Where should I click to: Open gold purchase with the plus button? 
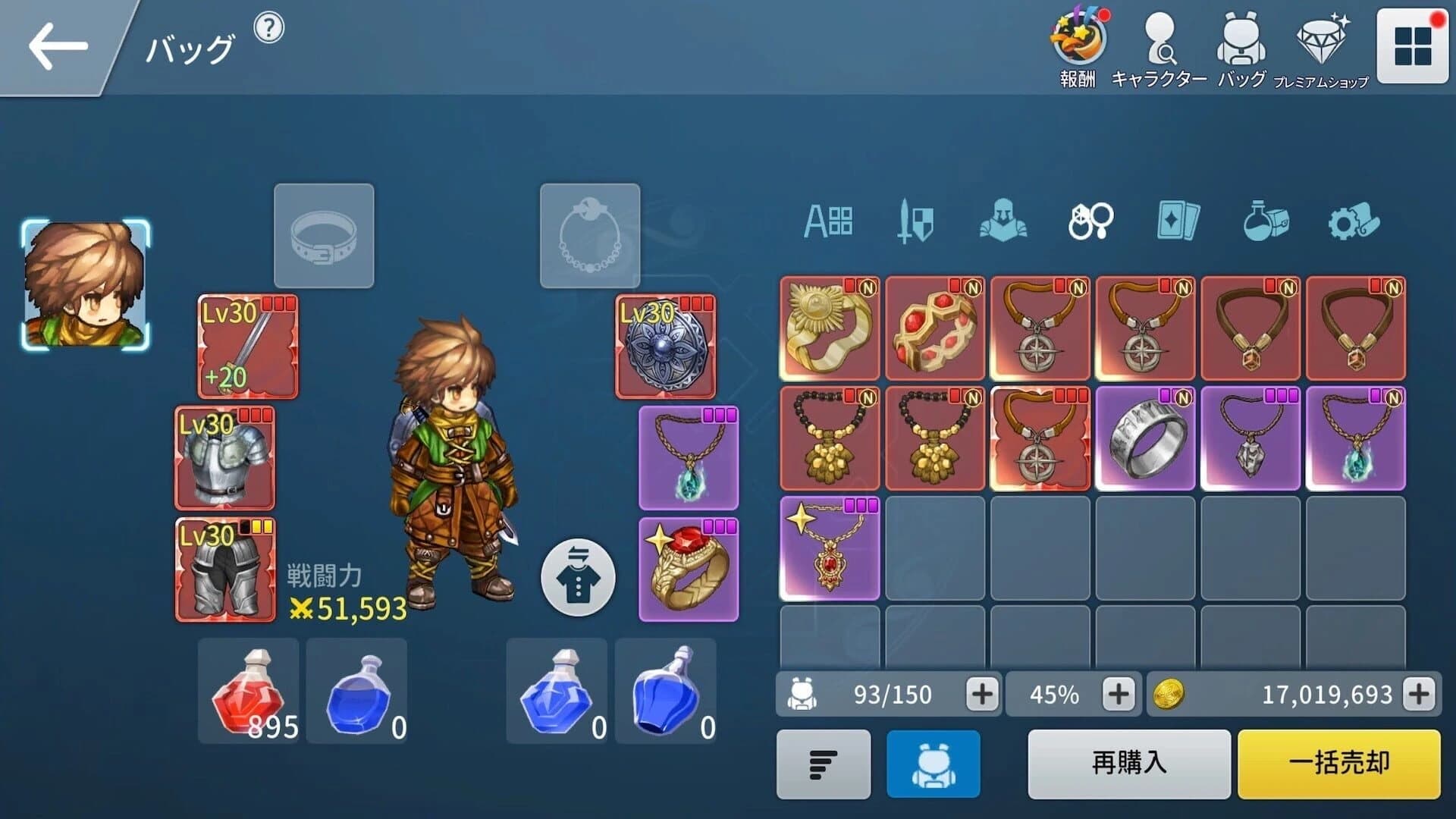click(x=1426, y=693)
